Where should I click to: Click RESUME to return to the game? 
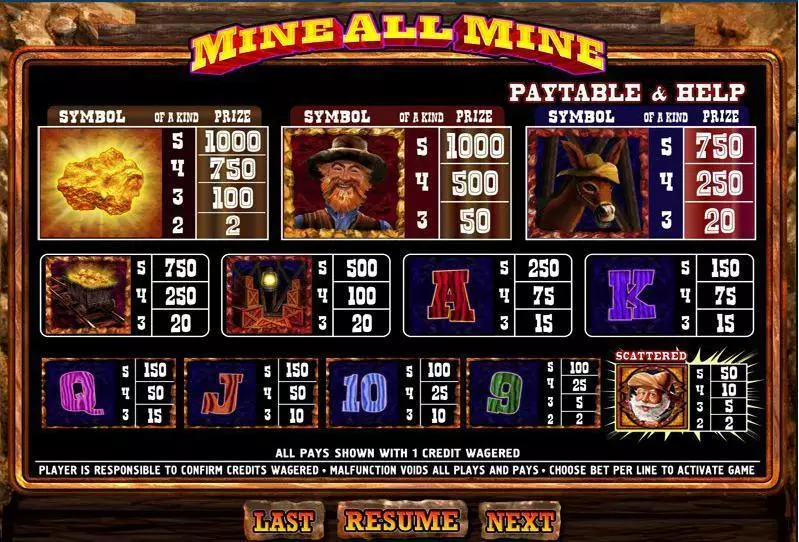click(401, 520)
